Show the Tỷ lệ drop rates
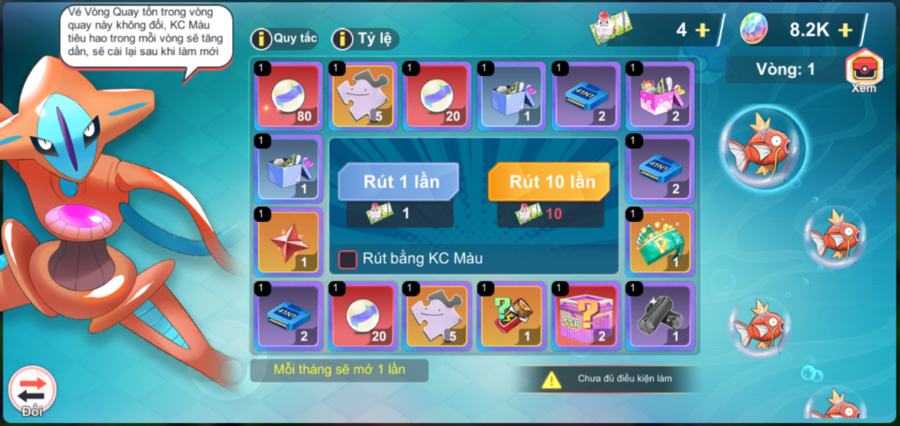The height and width of the screenshot is (426, 900). point(366,39)
